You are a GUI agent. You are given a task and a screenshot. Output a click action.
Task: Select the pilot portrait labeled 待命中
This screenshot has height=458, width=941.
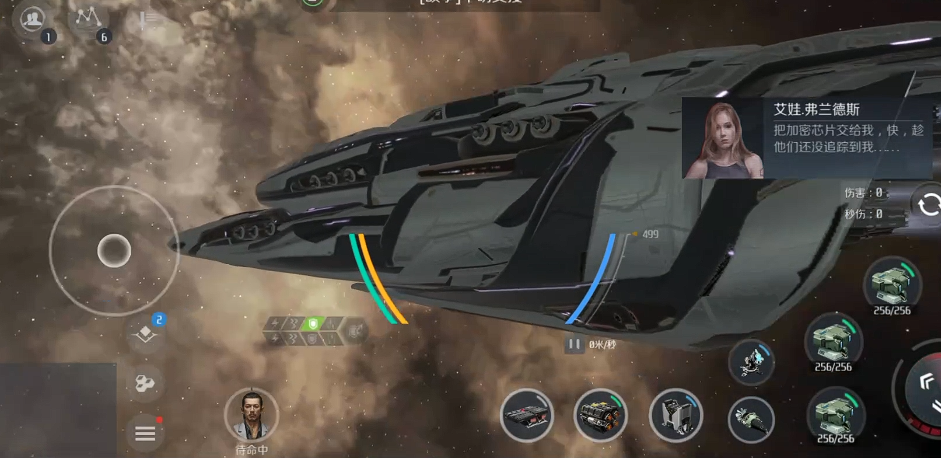pos(251,415)
